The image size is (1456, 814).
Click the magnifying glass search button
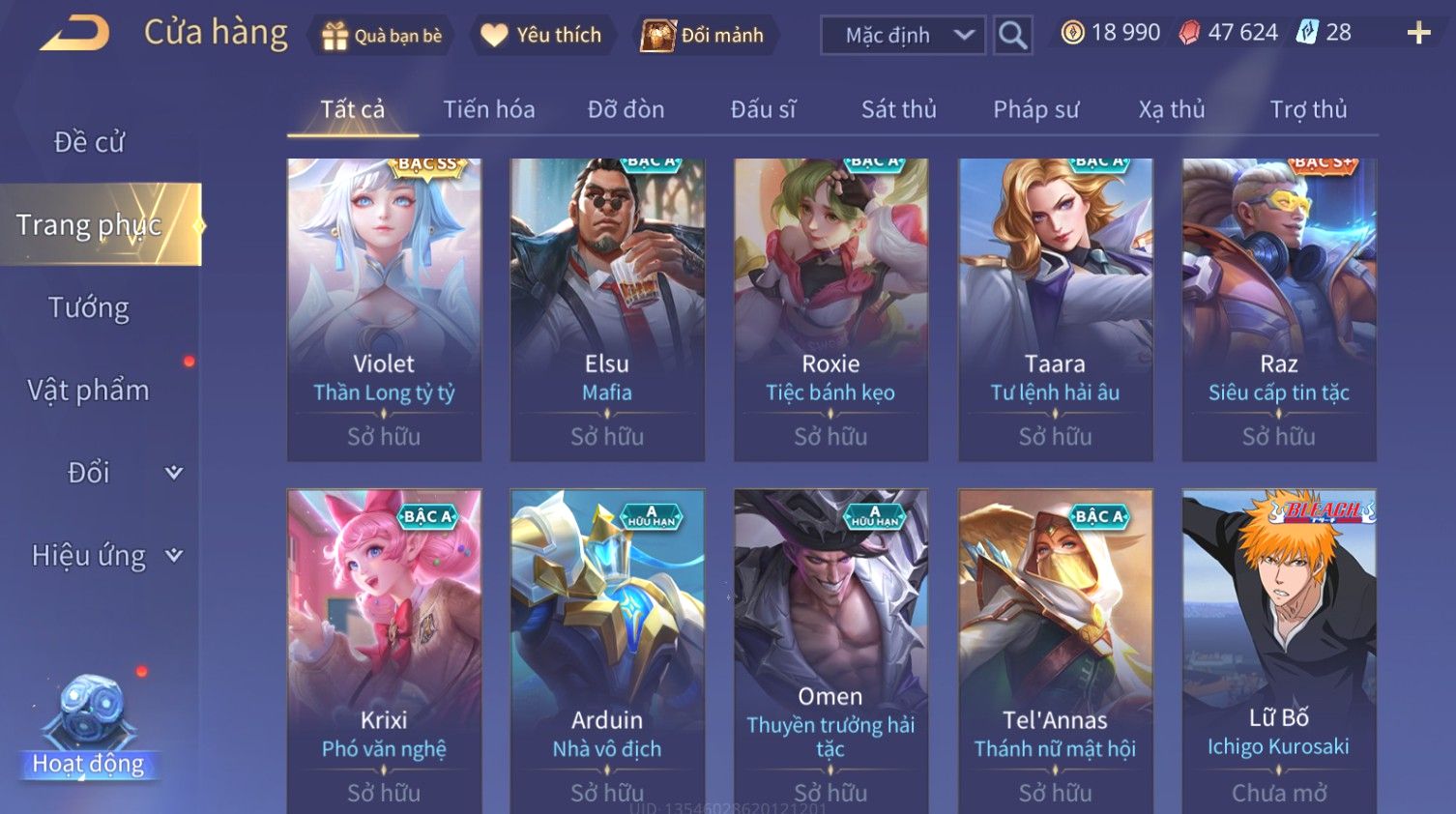1012,36
